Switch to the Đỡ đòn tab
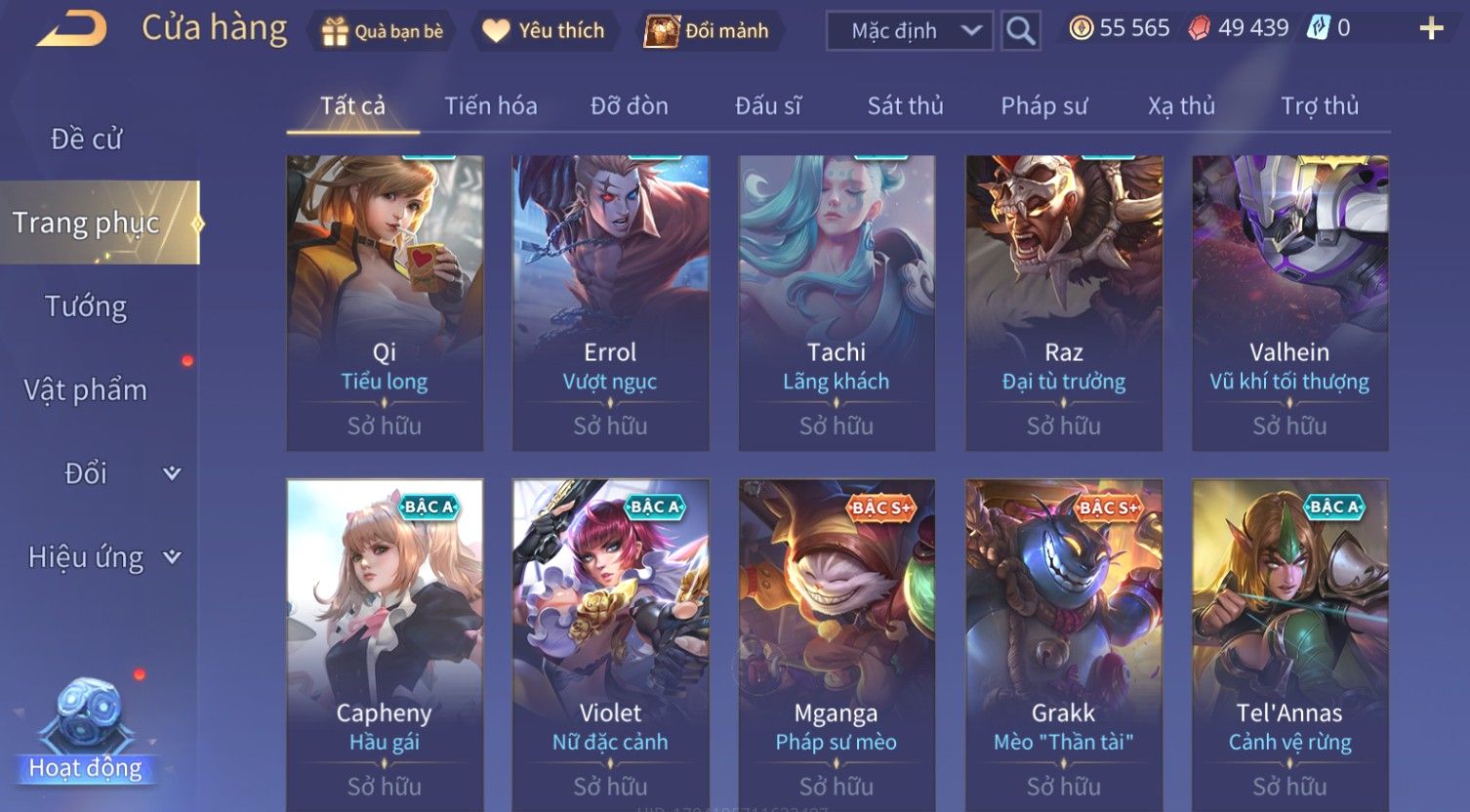Viewport: 1470px width, 812px height. click(630, 105)
